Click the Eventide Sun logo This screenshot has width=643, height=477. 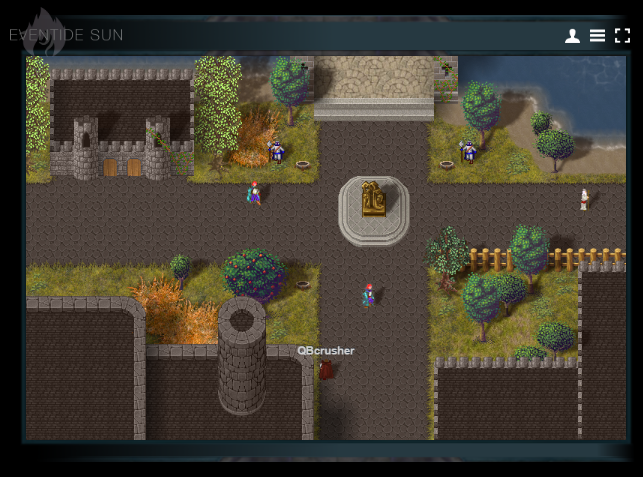[66, 35]
